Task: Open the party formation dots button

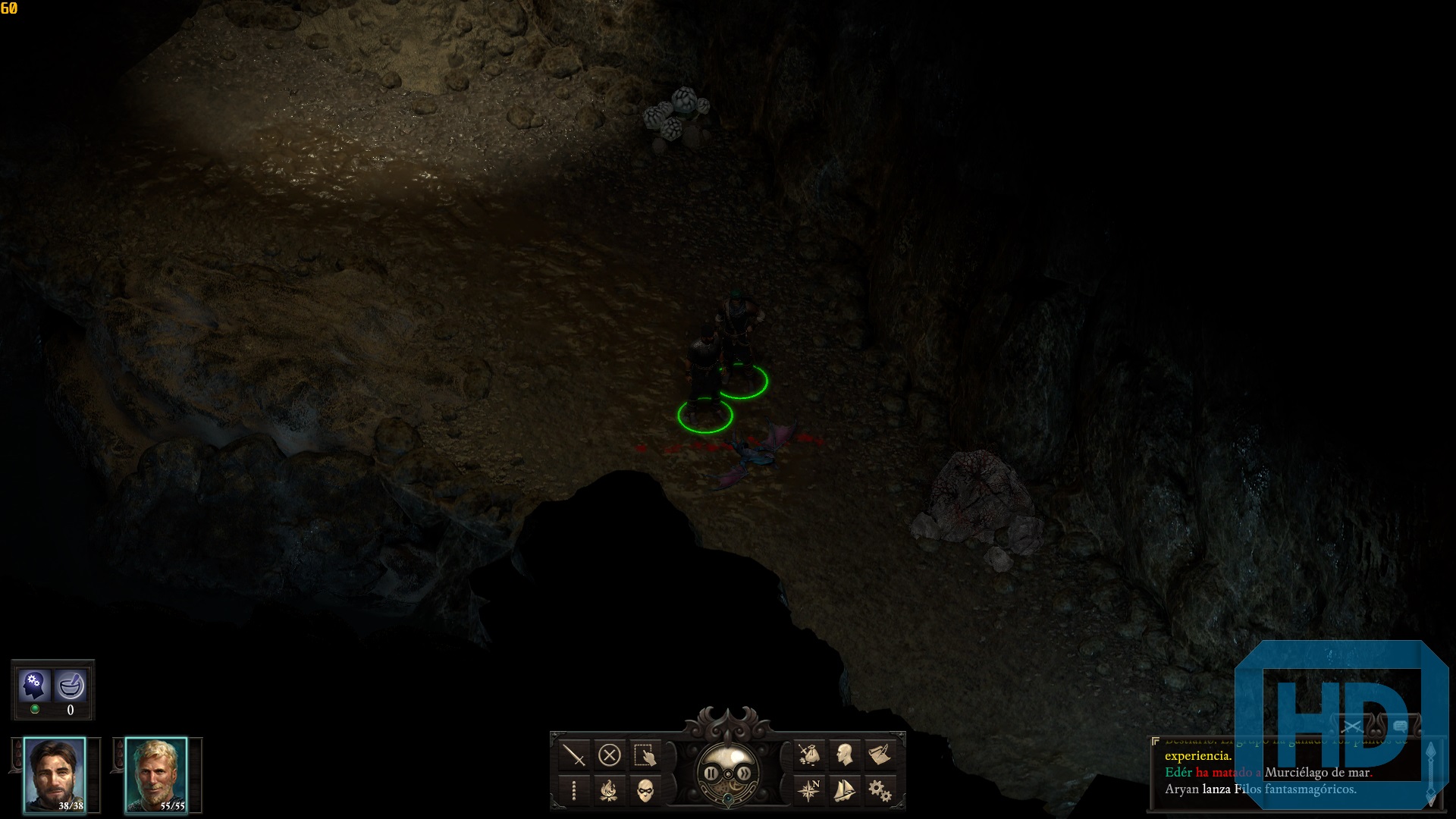Action: pos(574,791)
